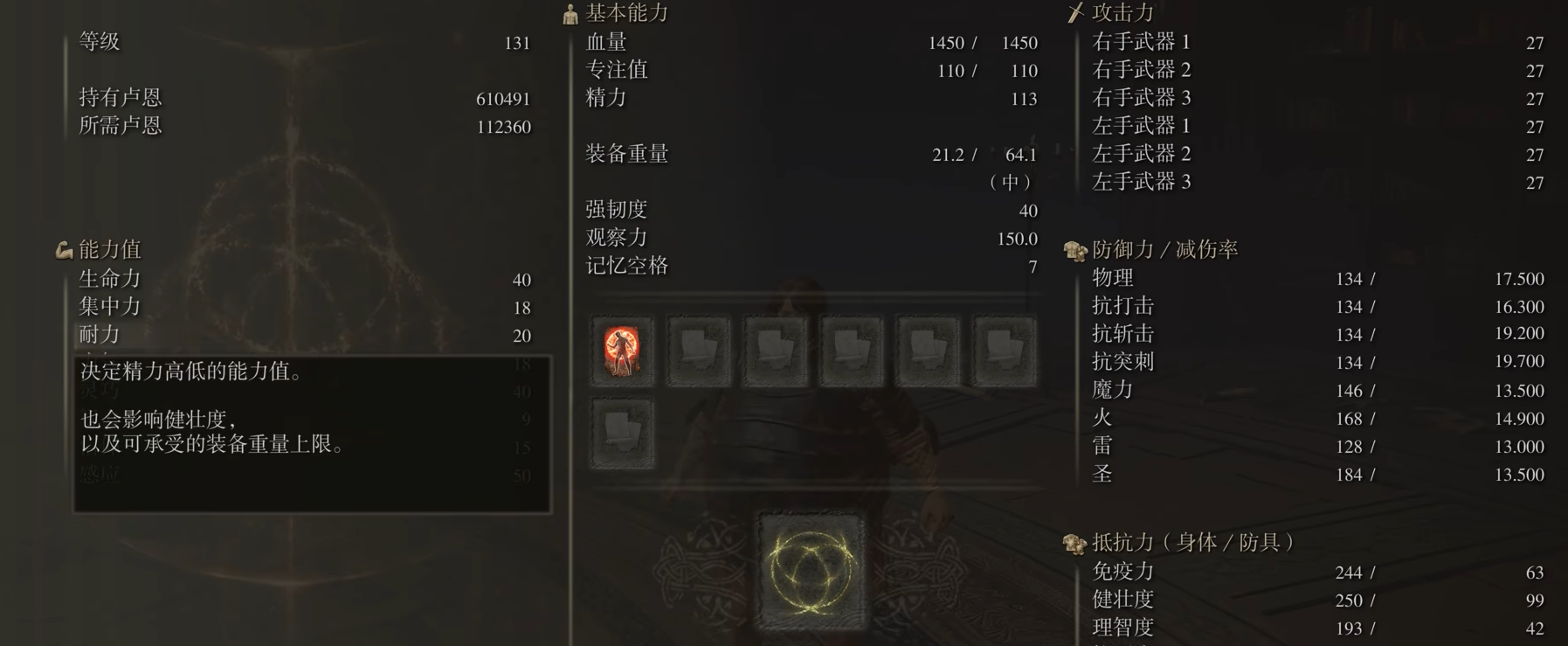Click the 能力值 hand icon
This screenshot has height=646, width=1568.
62,248
